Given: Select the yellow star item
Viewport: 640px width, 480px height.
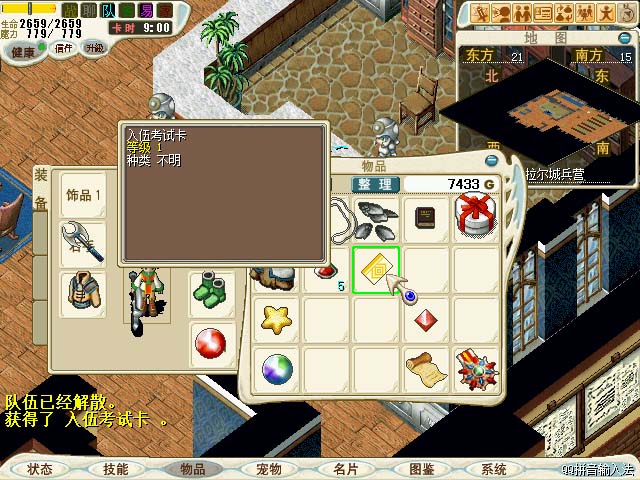Looking at the screenshot, I should 277,320.
